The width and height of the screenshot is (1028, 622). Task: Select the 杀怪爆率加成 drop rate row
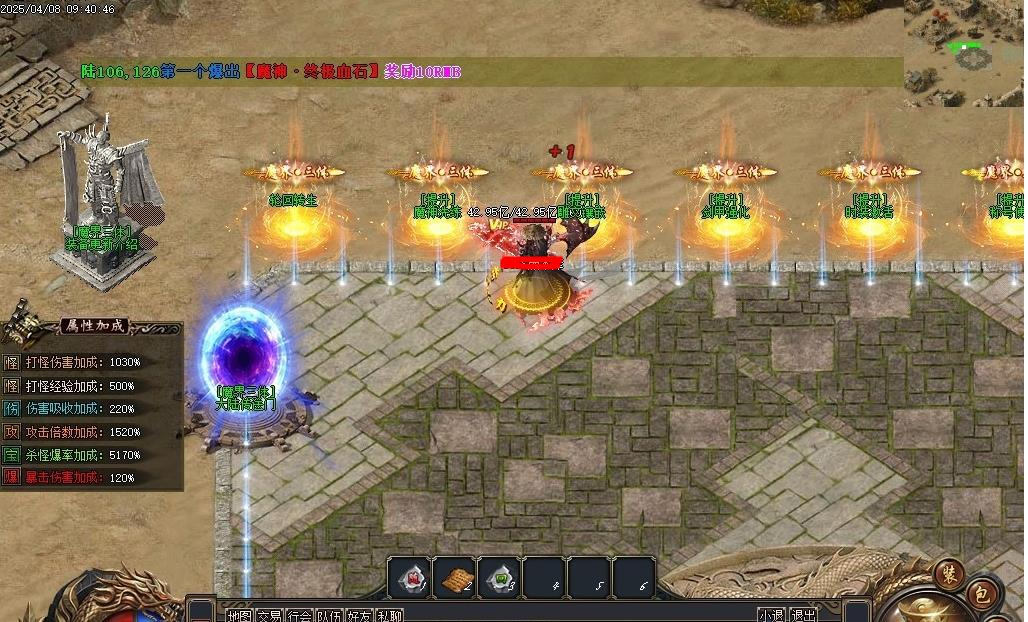click(x=82, y=455)
